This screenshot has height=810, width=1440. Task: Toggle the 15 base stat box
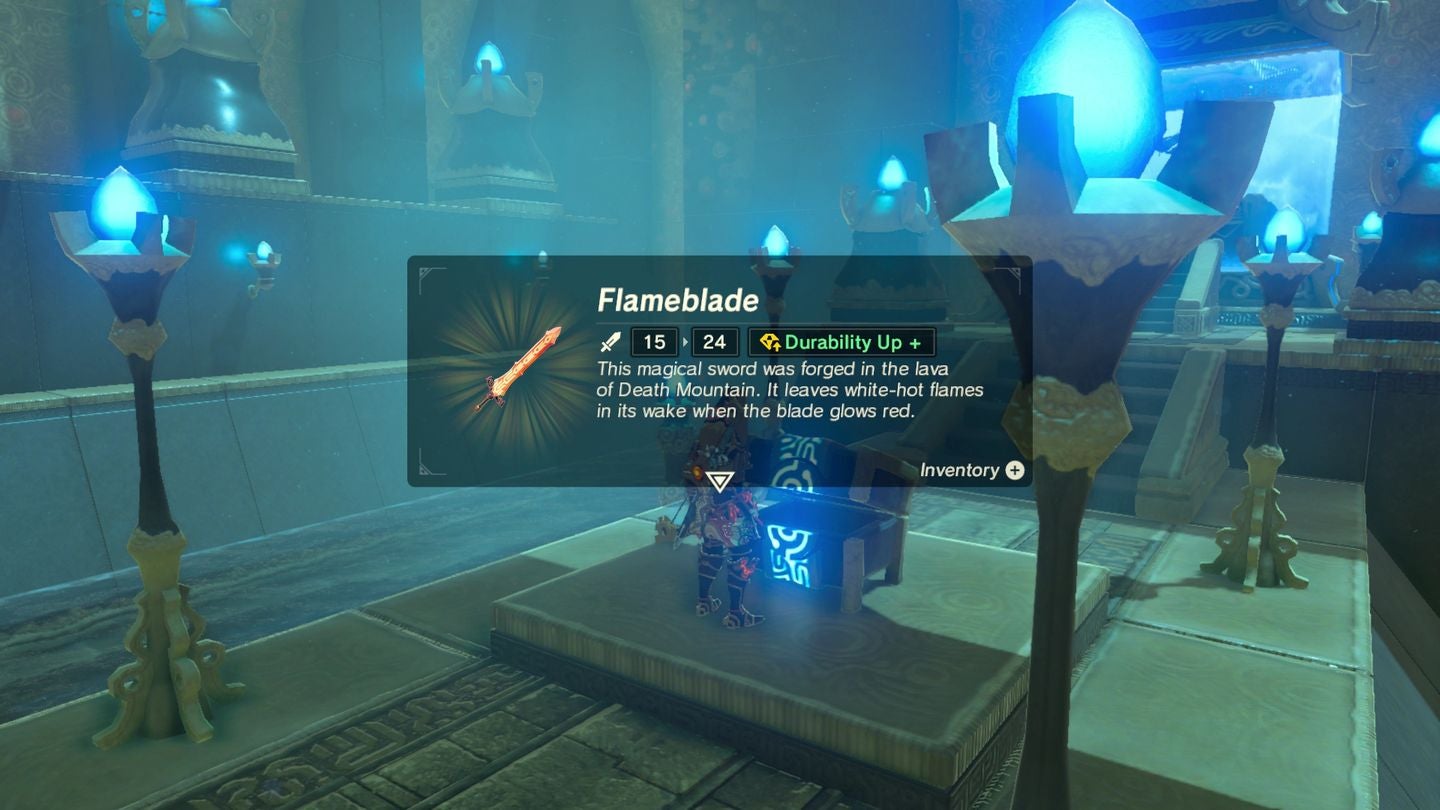(x=652, y=341)
